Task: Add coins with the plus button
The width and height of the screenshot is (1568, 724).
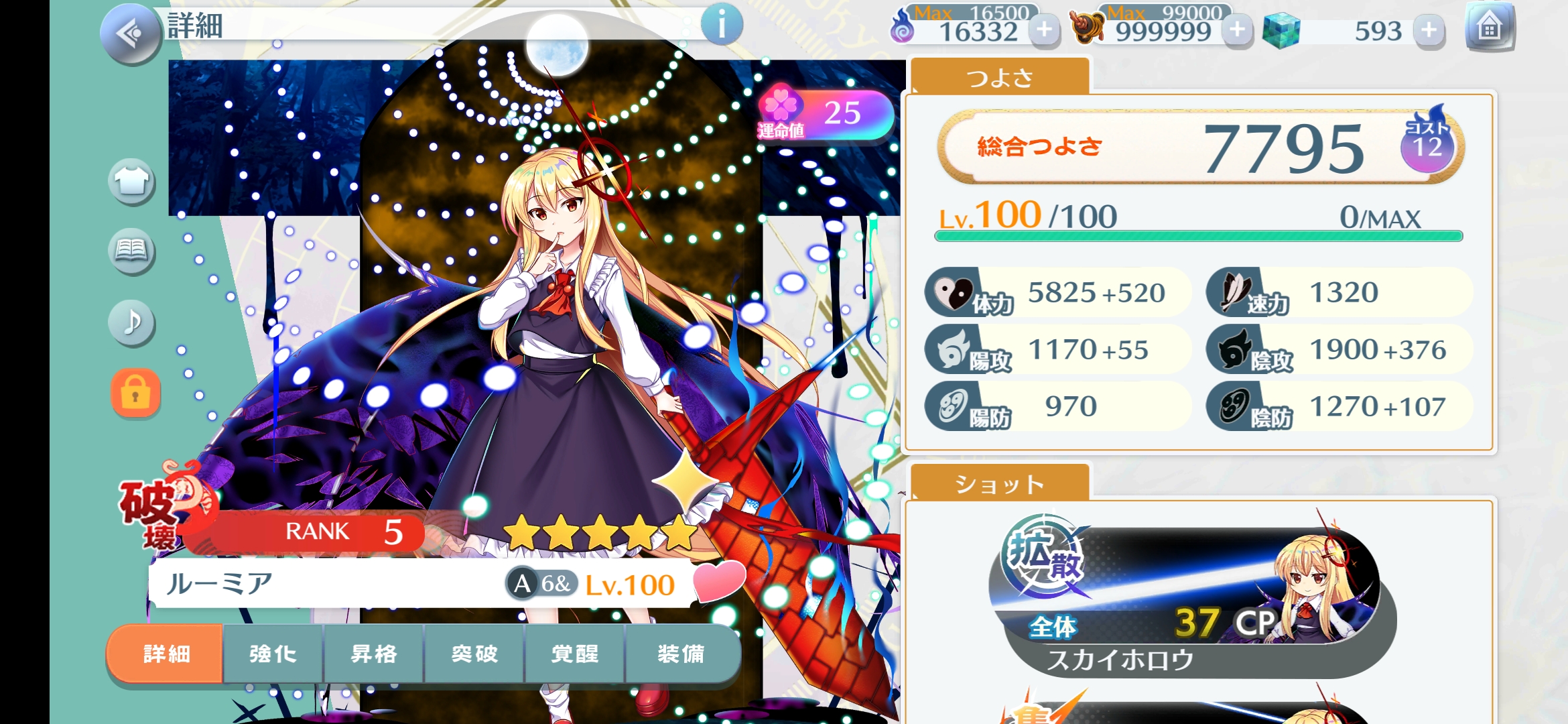Action: click(x=1237, y=30)
